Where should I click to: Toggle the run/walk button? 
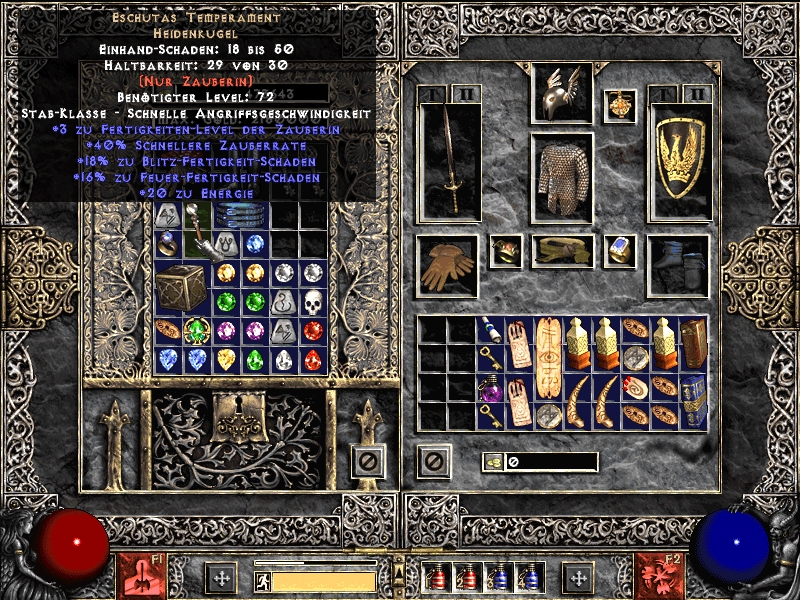click(x=263, y=580)
